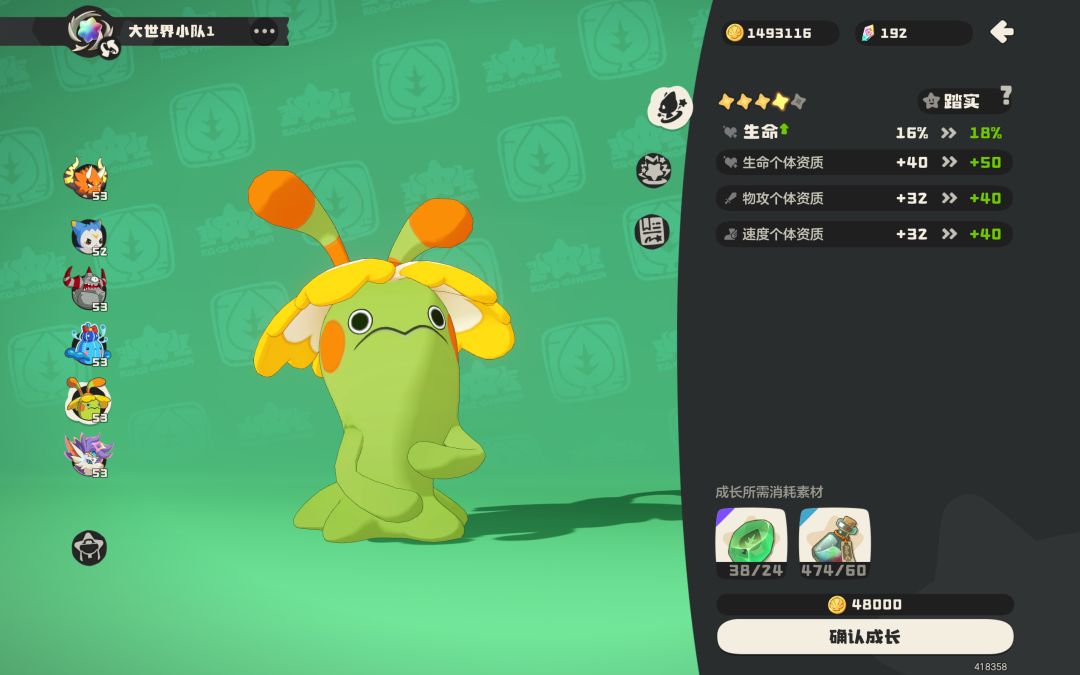Open the witch hat icon at bottom left
The height and width of the screenshot is (675, 1080).
[89, 548]
